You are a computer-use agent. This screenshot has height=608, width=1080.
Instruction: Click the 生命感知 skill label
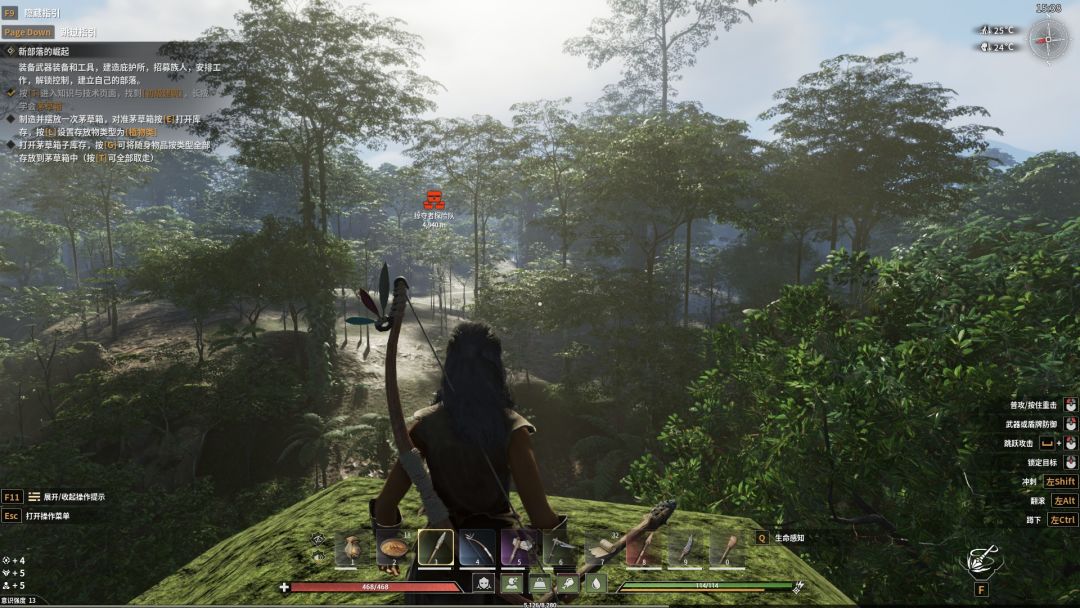click(790, 538)
